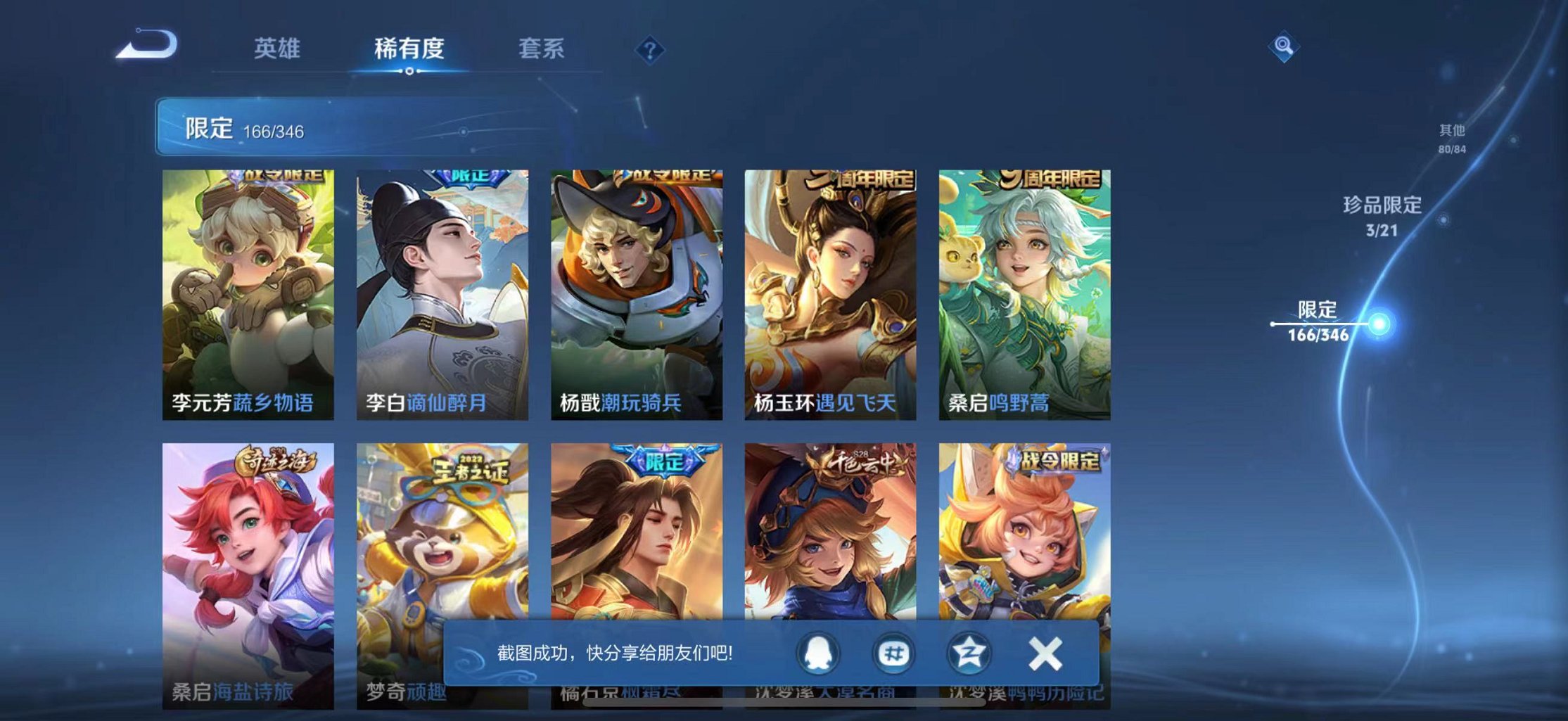Jump to the 其他 80/84 section
The height and width of the screenshot is (721, 1568).
[1452, 137]
